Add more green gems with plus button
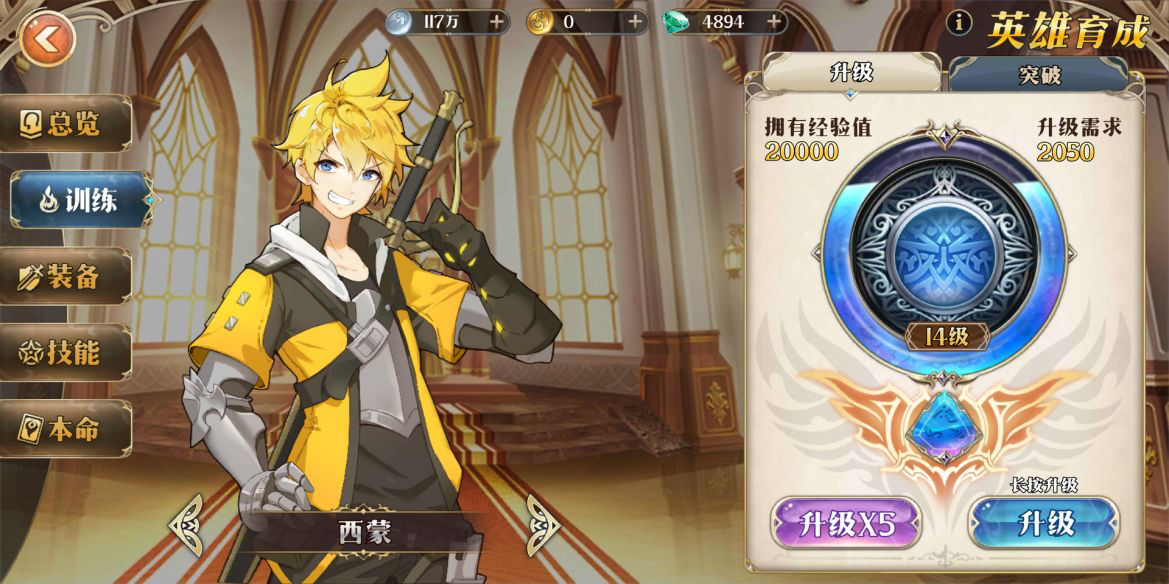The width and height of the screenshot is (1169, 584). pos(773,21)
